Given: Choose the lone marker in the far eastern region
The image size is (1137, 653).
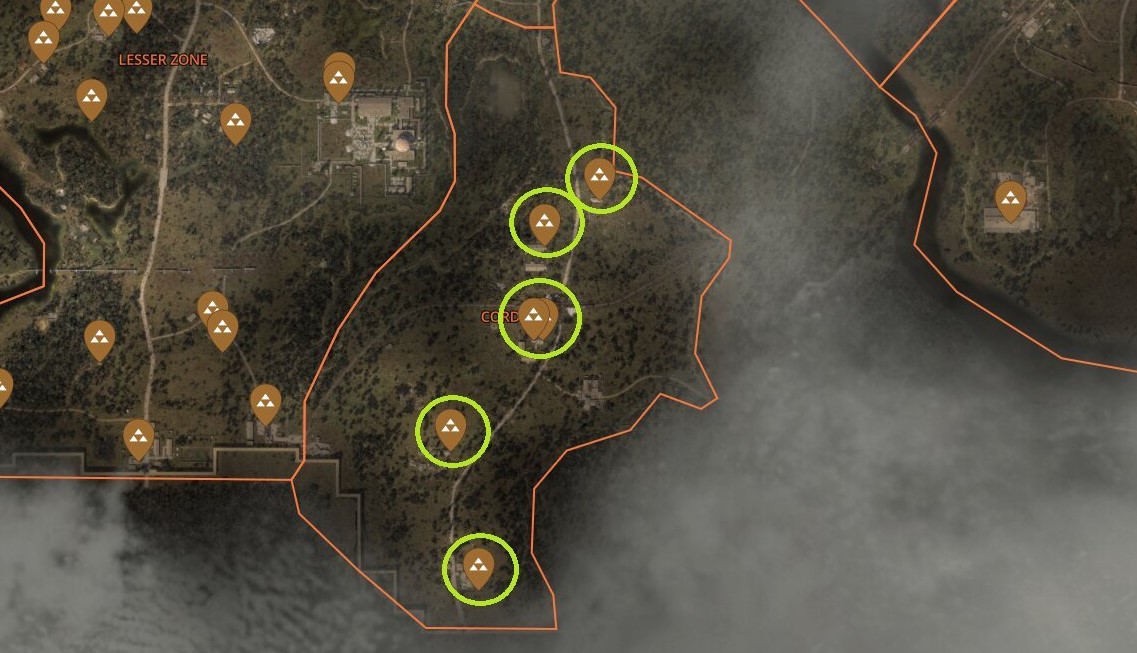Looking at the screenshot, I should [x=1010, y=199].
